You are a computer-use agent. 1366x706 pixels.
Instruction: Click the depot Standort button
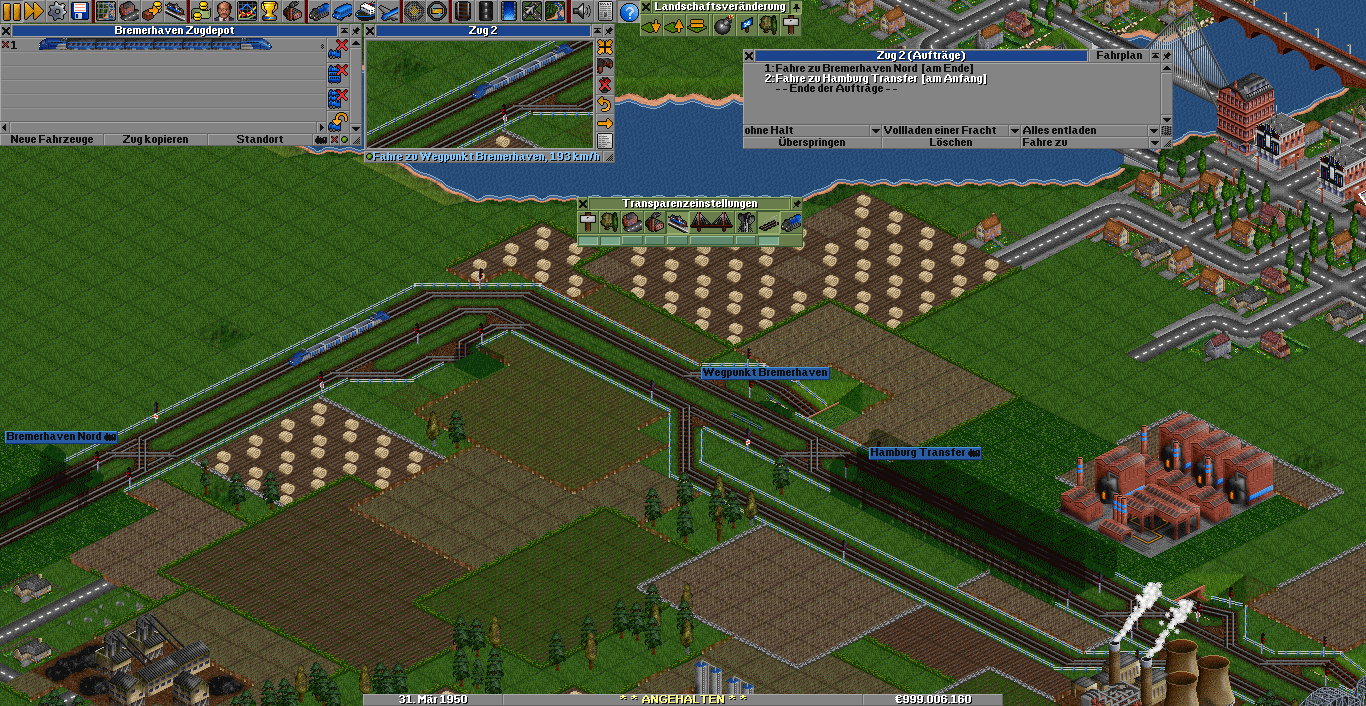point(260,139)
